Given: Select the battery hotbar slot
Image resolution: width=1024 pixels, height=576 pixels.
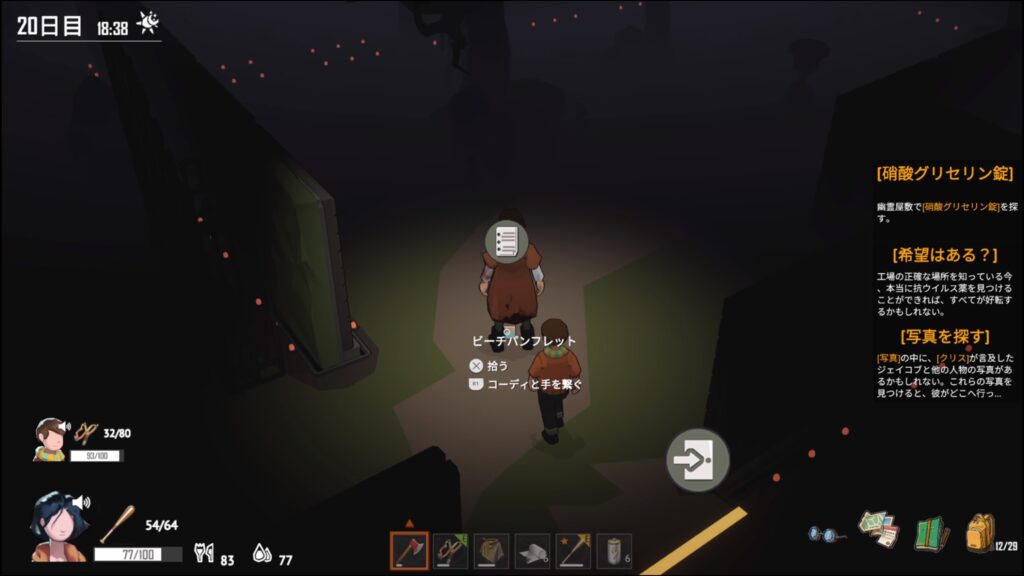Looking at the screenshot, I should point(613,551).
